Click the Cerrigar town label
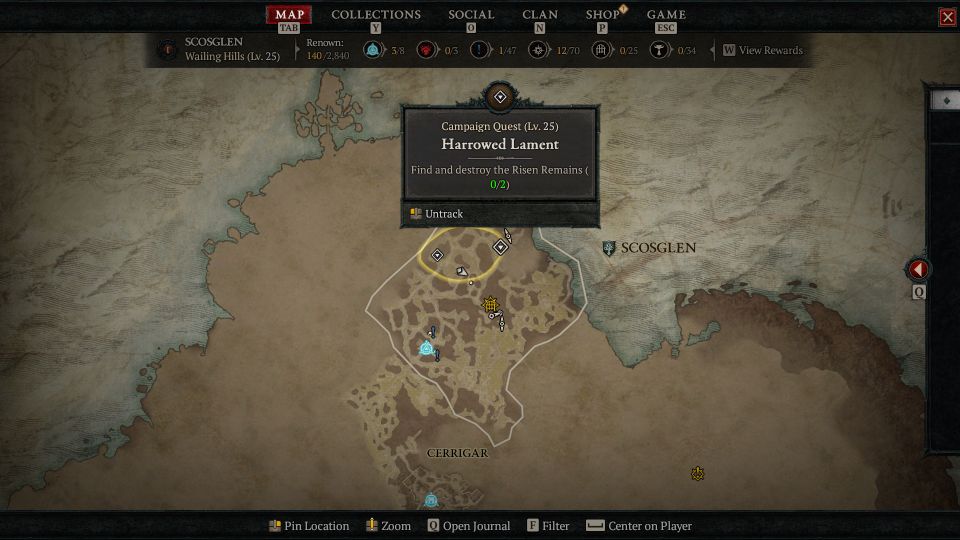This screenshot has width=960, height=540. [x=457, y=453]
